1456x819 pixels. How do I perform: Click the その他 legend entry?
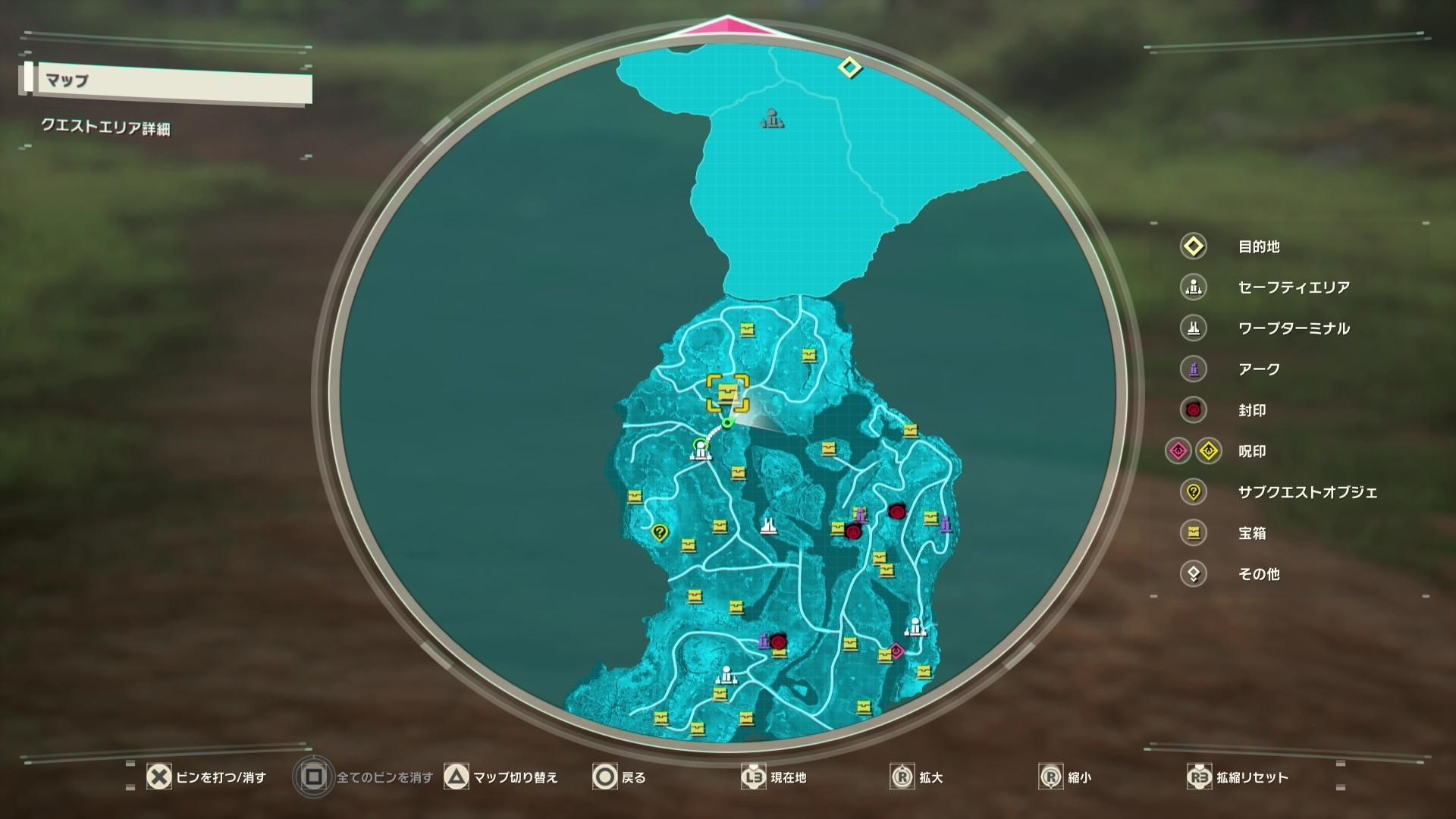coord(1259,574)
